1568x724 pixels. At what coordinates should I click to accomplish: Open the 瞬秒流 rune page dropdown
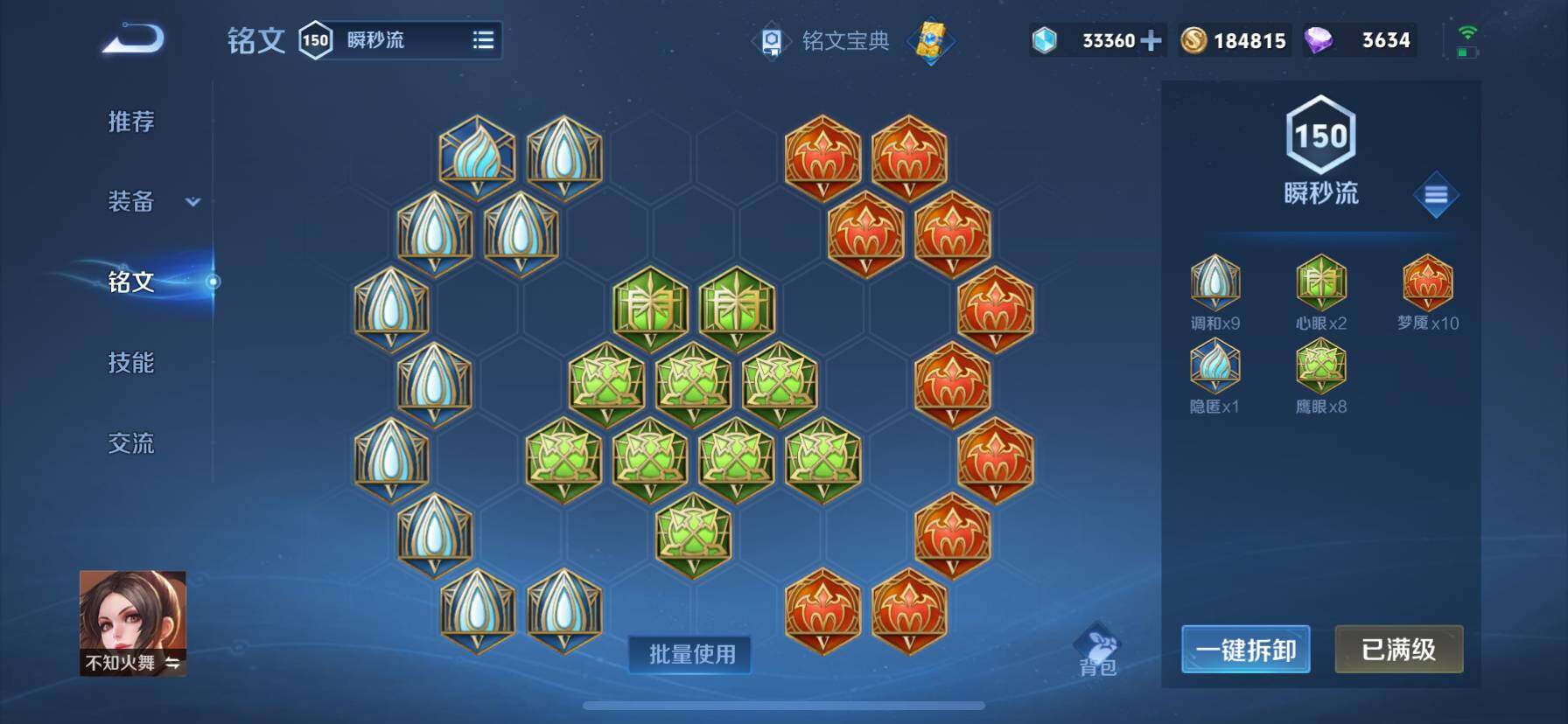(x=483, y=40)
